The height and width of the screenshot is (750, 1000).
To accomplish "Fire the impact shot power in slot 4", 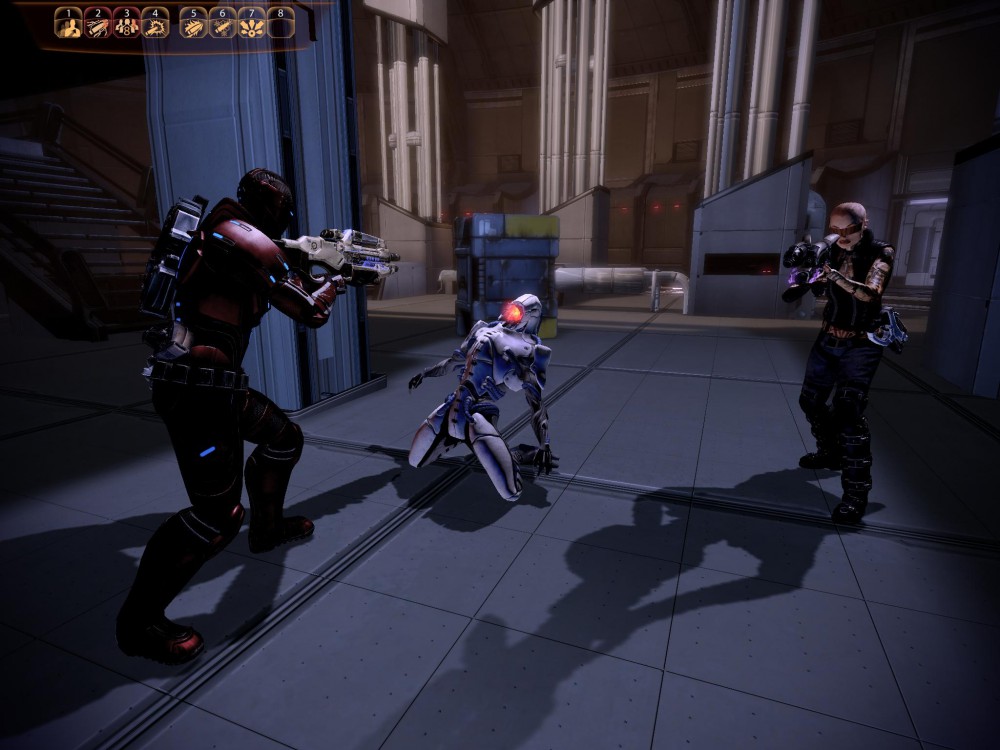I will point(155,23).
